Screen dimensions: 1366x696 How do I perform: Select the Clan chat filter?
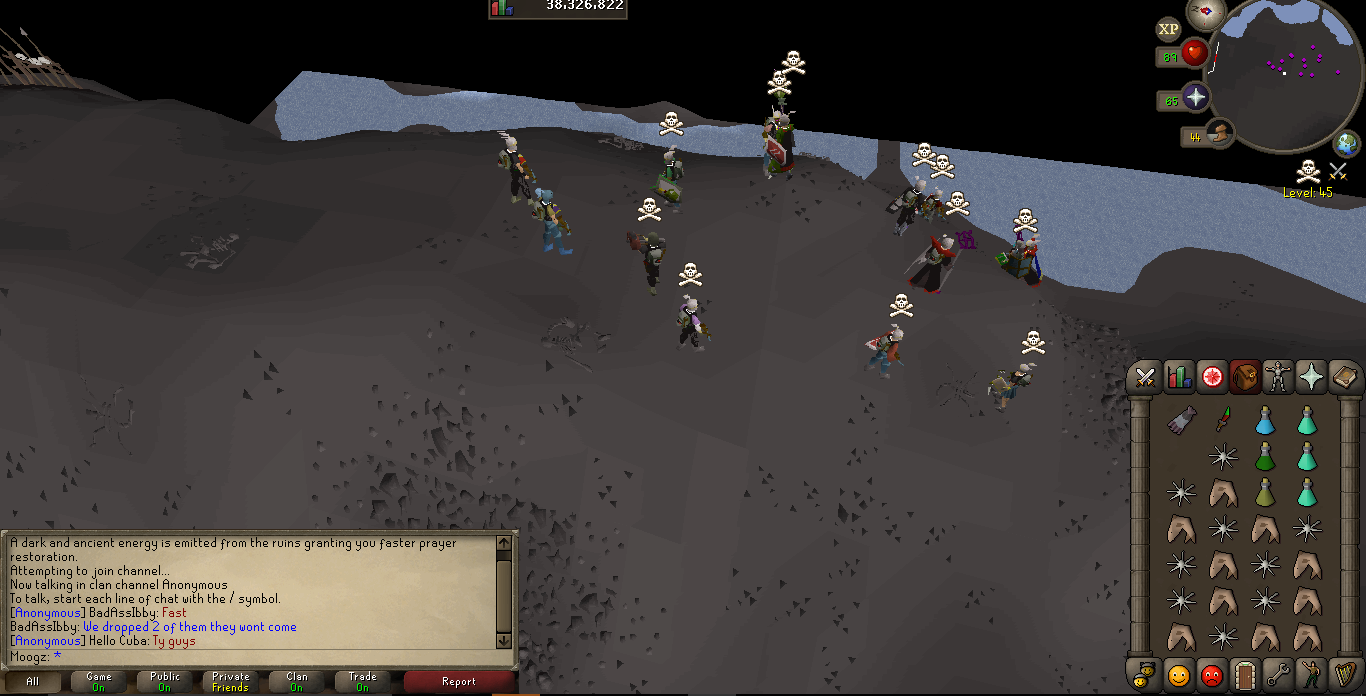coord(296,682)
